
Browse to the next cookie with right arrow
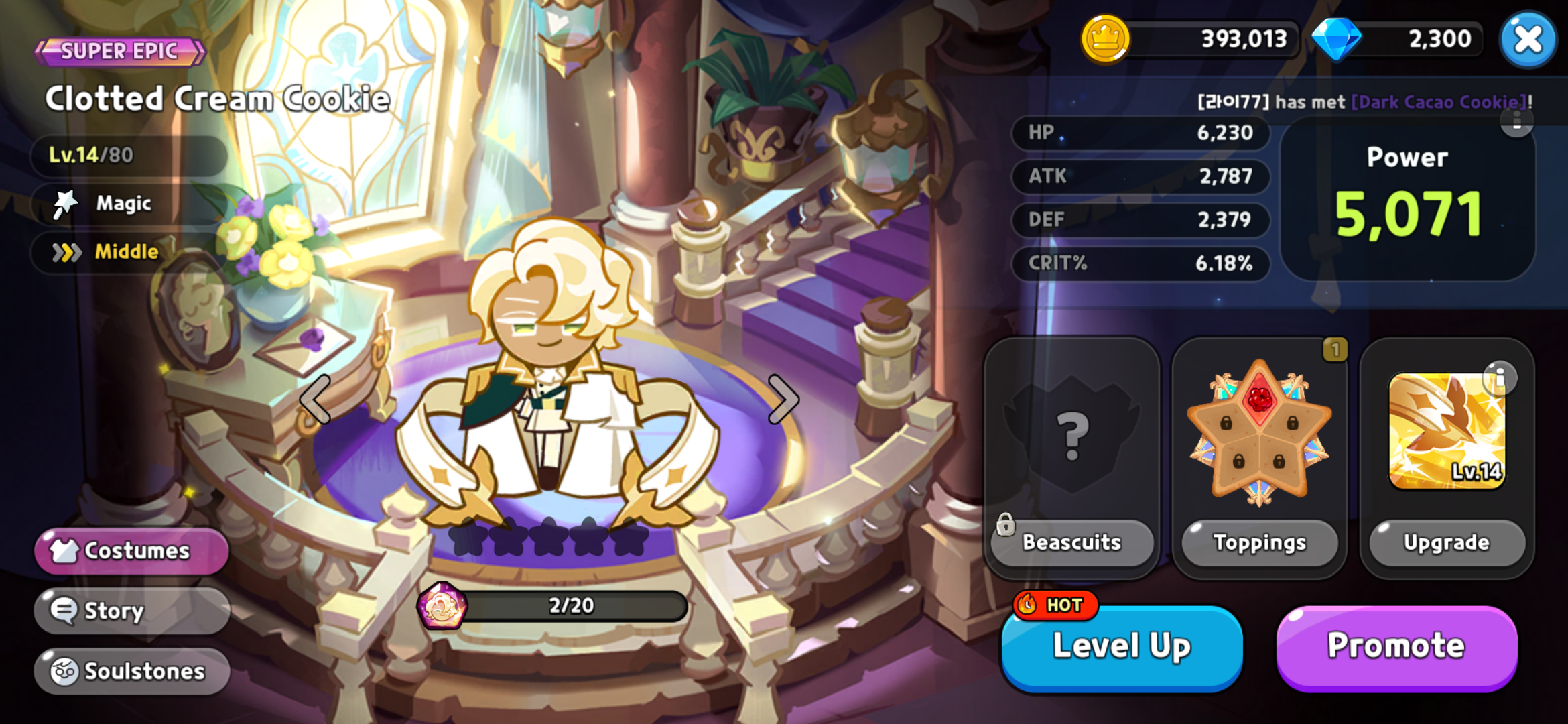[784, 399]
